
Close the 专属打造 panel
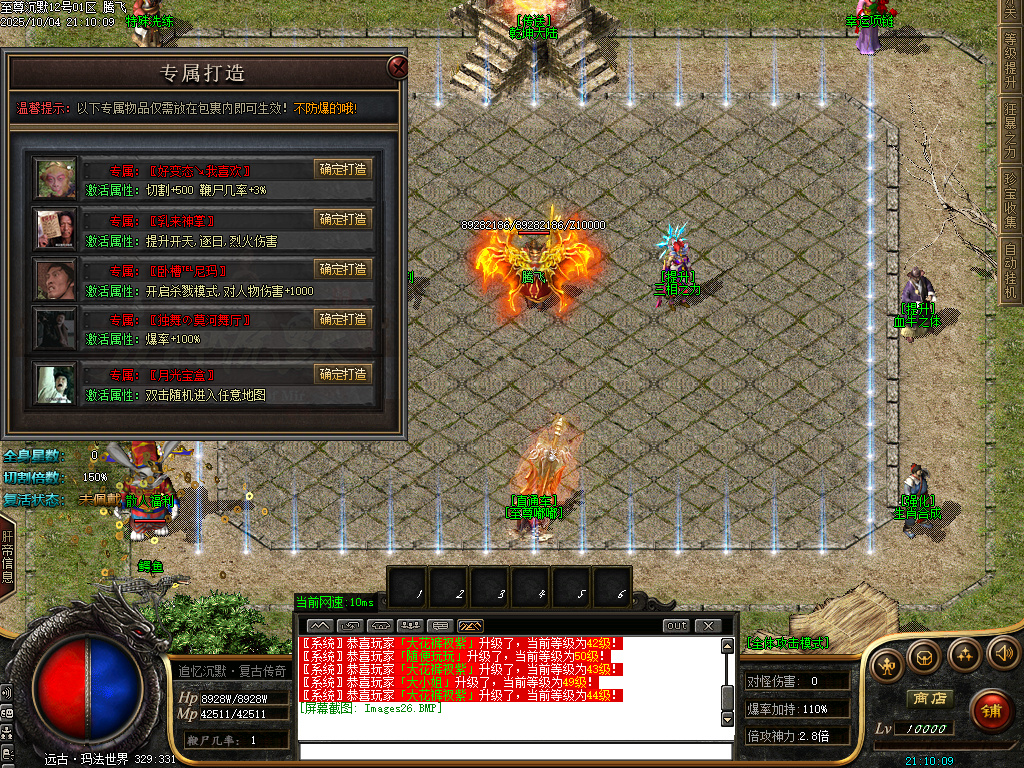click(x=398, y=68)
